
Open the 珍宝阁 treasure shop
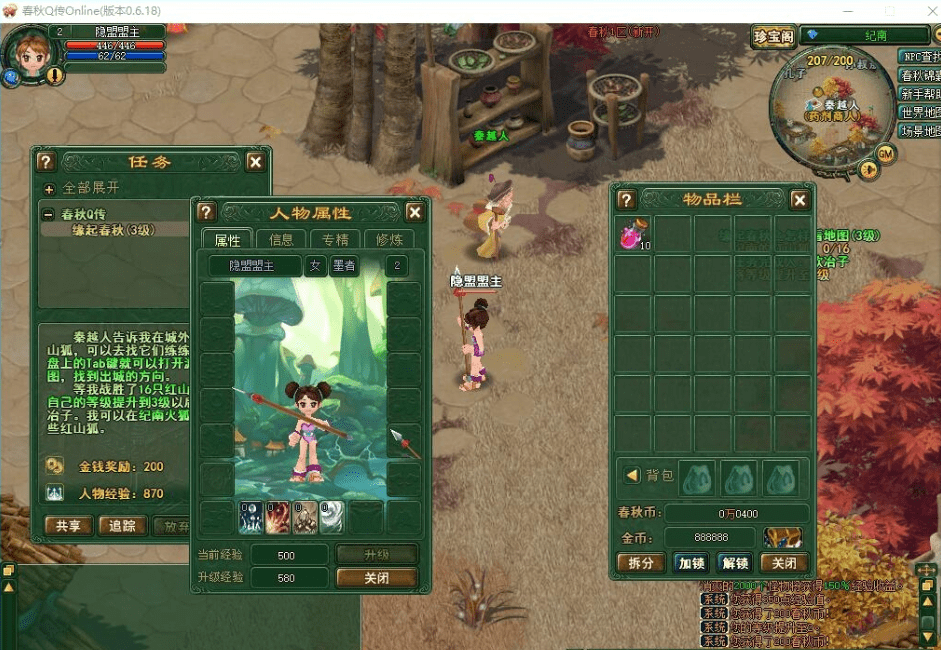(x=773, y=36)
